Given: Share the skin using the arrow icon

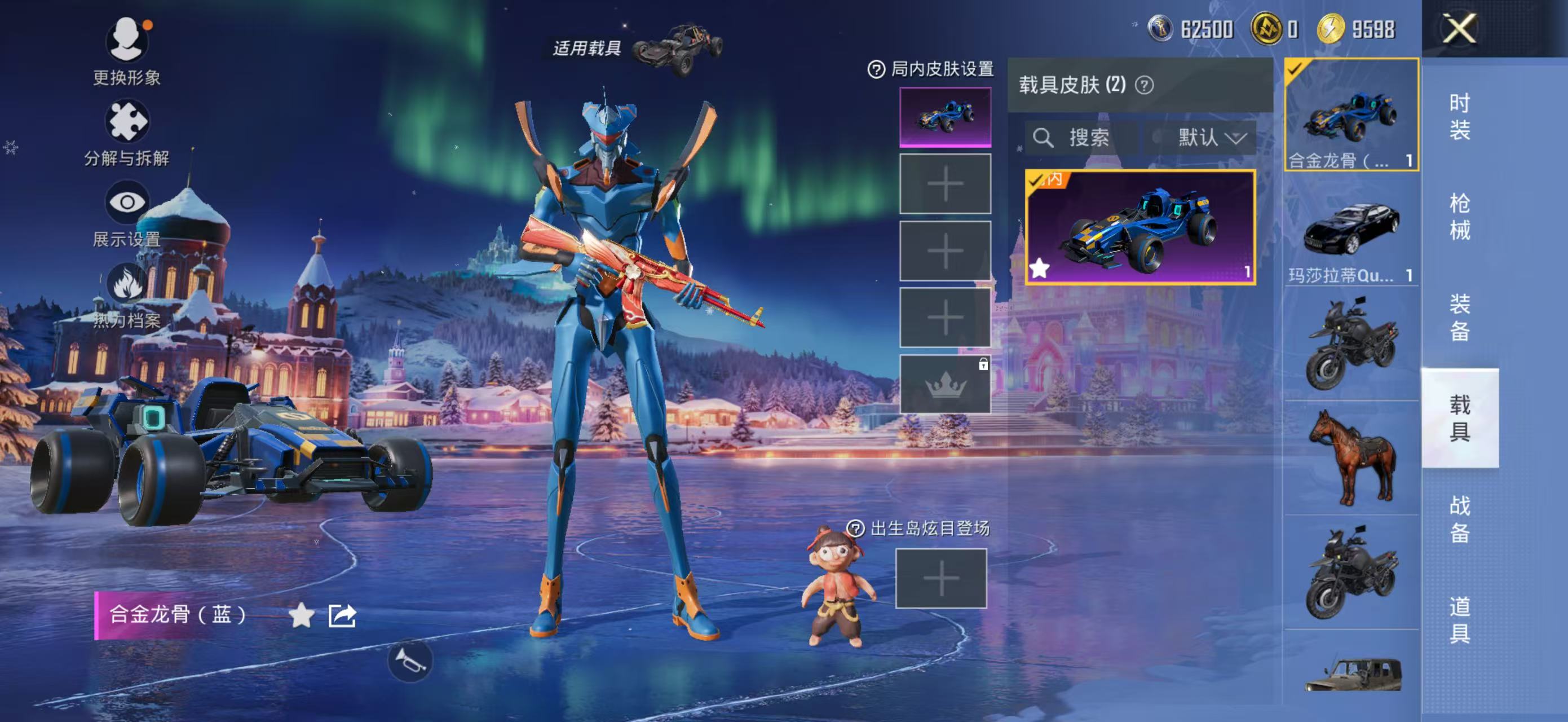Looking at the screenshot, I should (x=342, y=615).
